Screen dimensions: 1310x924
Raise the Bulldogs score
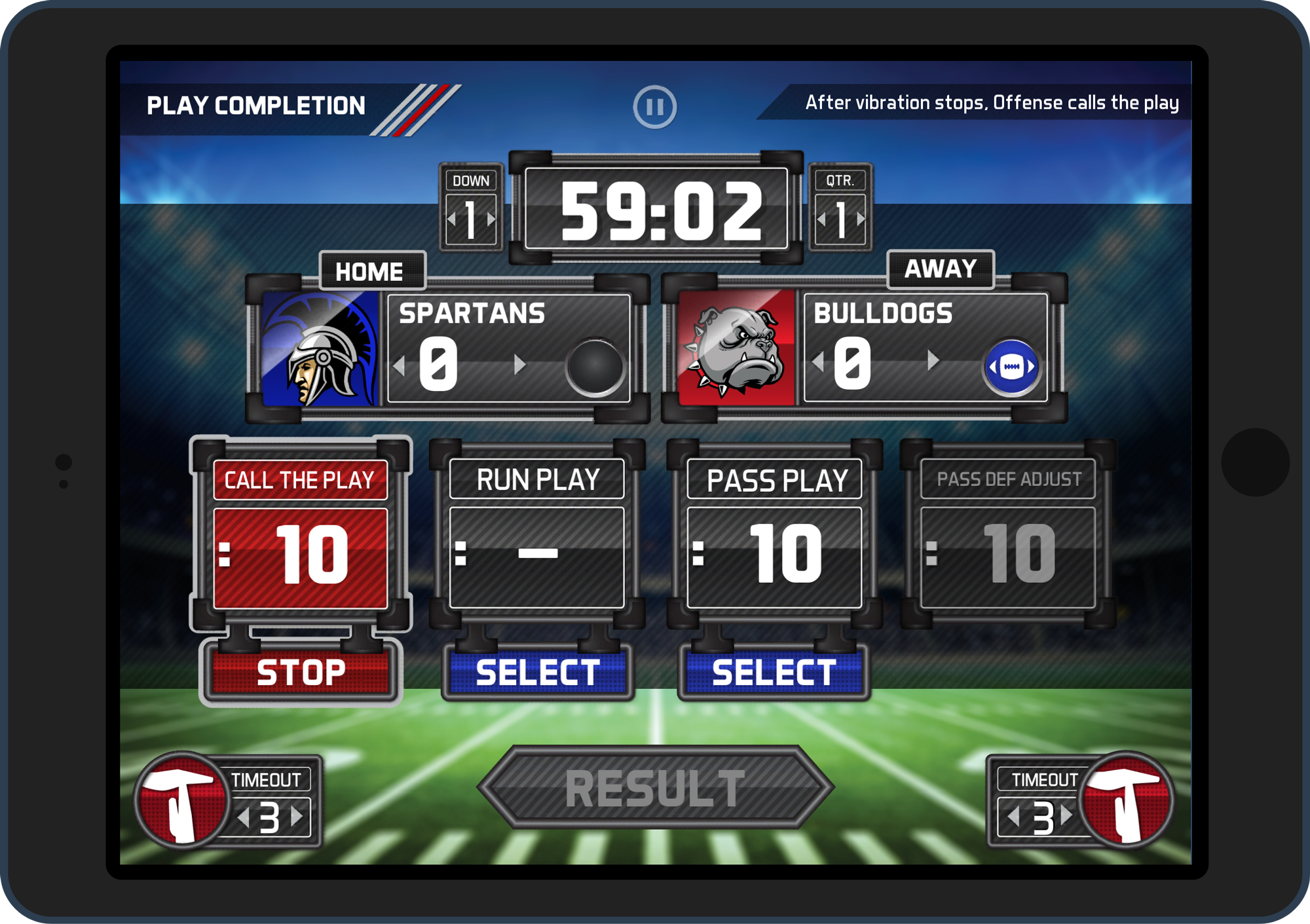point(933,360)
